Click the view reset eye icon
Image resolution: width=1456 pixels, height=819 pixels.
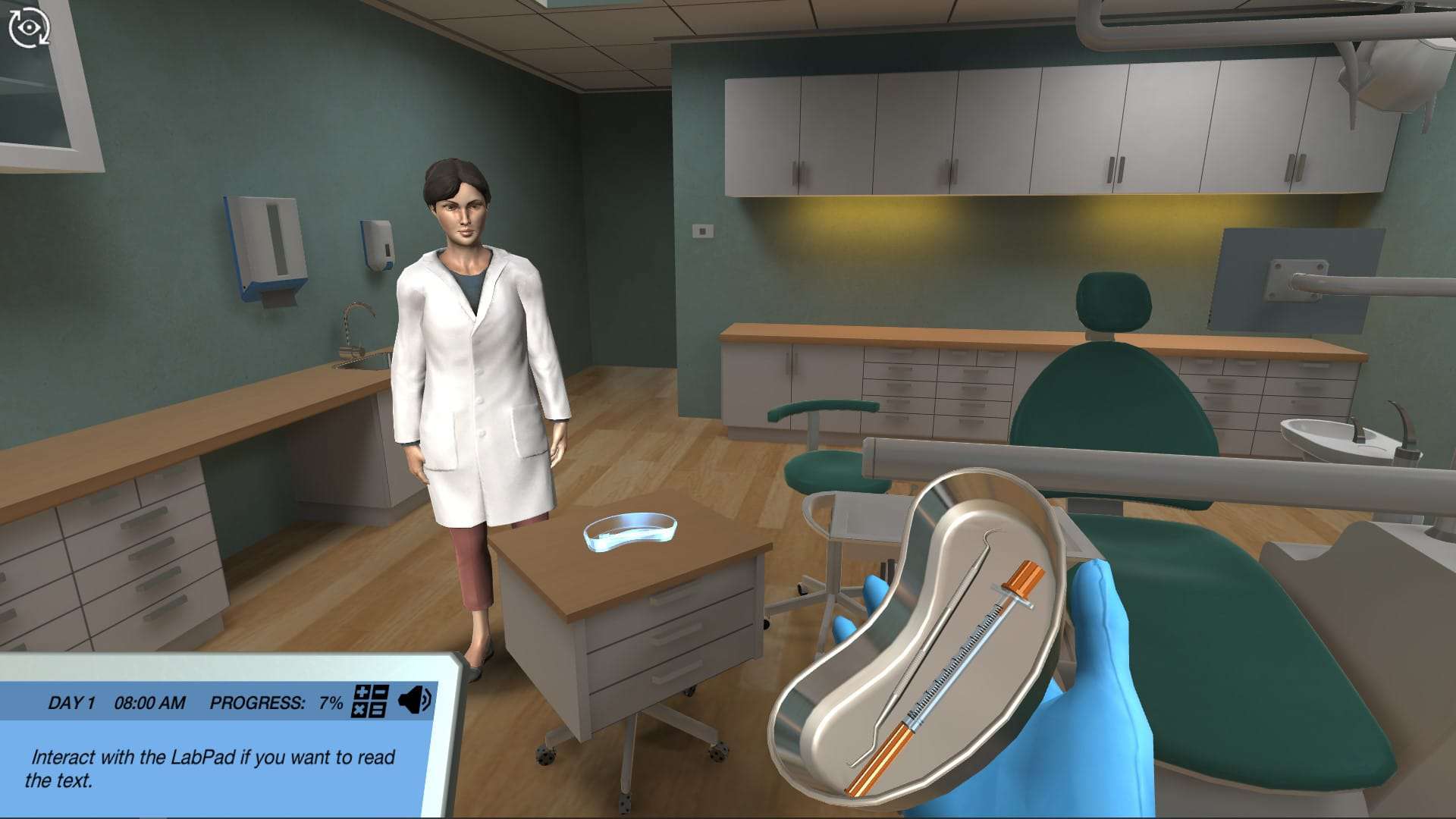point(29,28)
